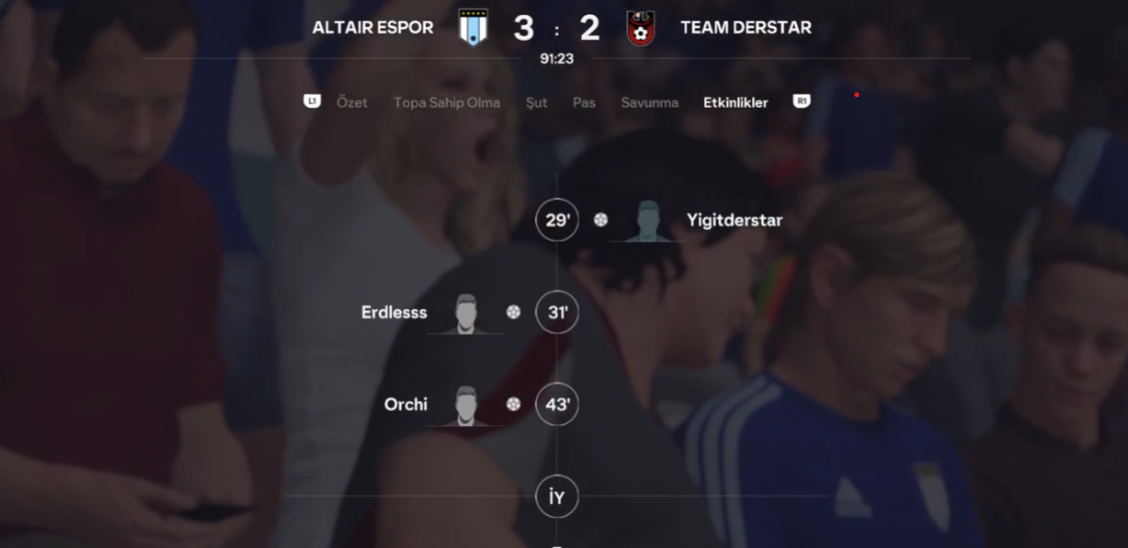
Task: Open the Topa Sahip Olma tab
Action: coord(446,102)
